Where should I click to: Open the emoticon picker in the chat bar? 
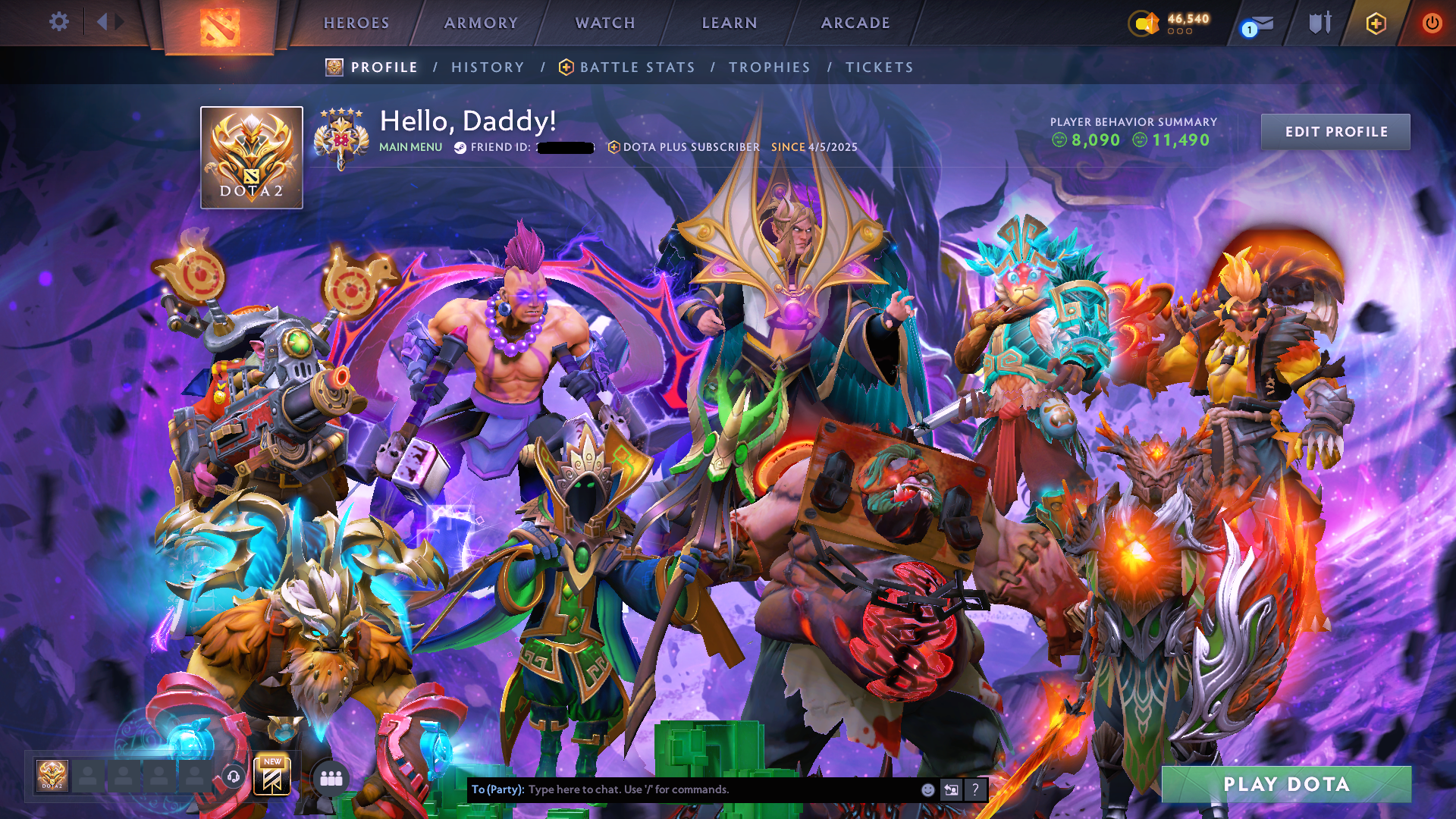click(x=927, y=789)
